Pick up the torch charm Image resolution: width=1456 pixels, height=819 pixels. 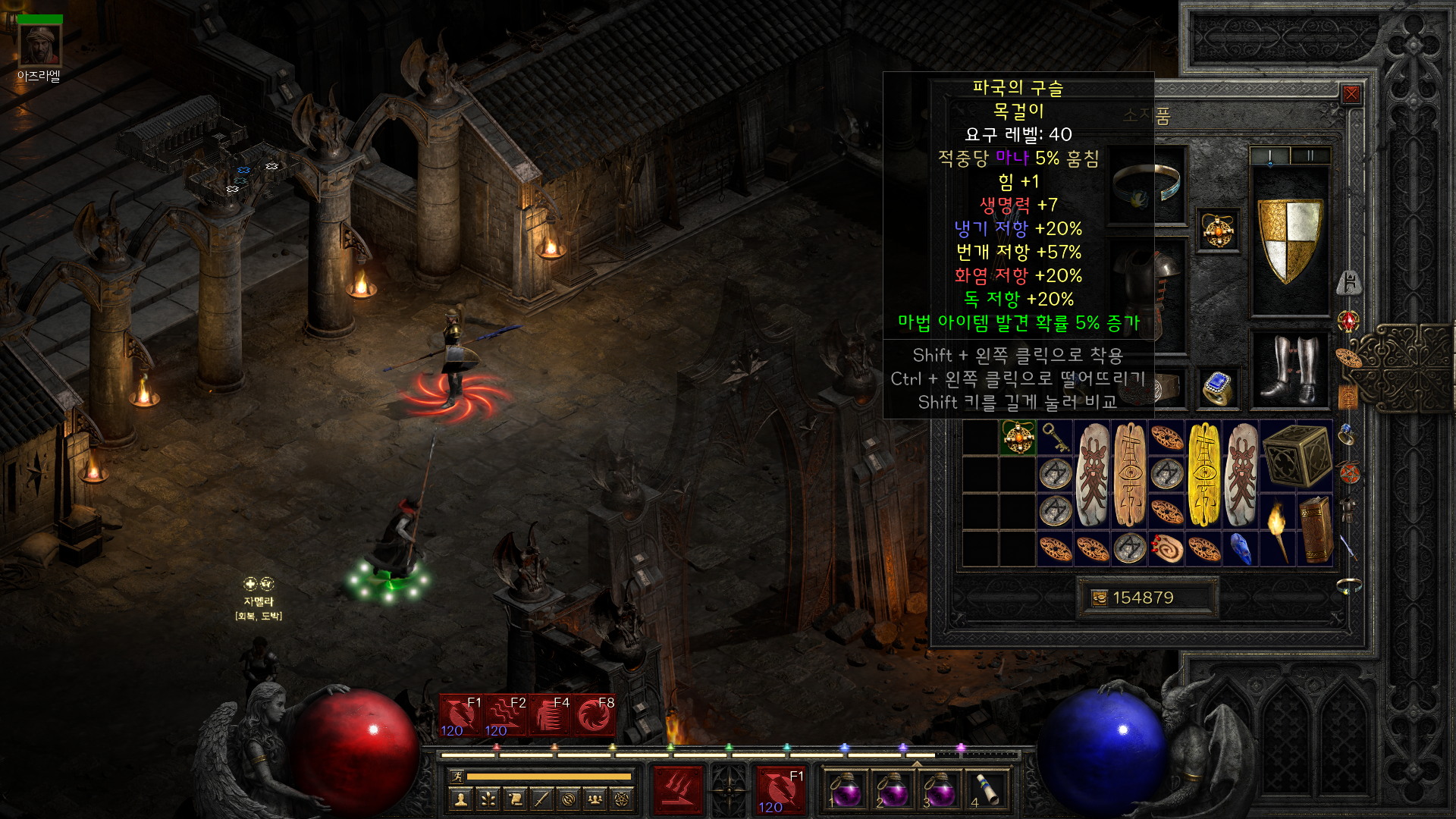pos(1278,530)
